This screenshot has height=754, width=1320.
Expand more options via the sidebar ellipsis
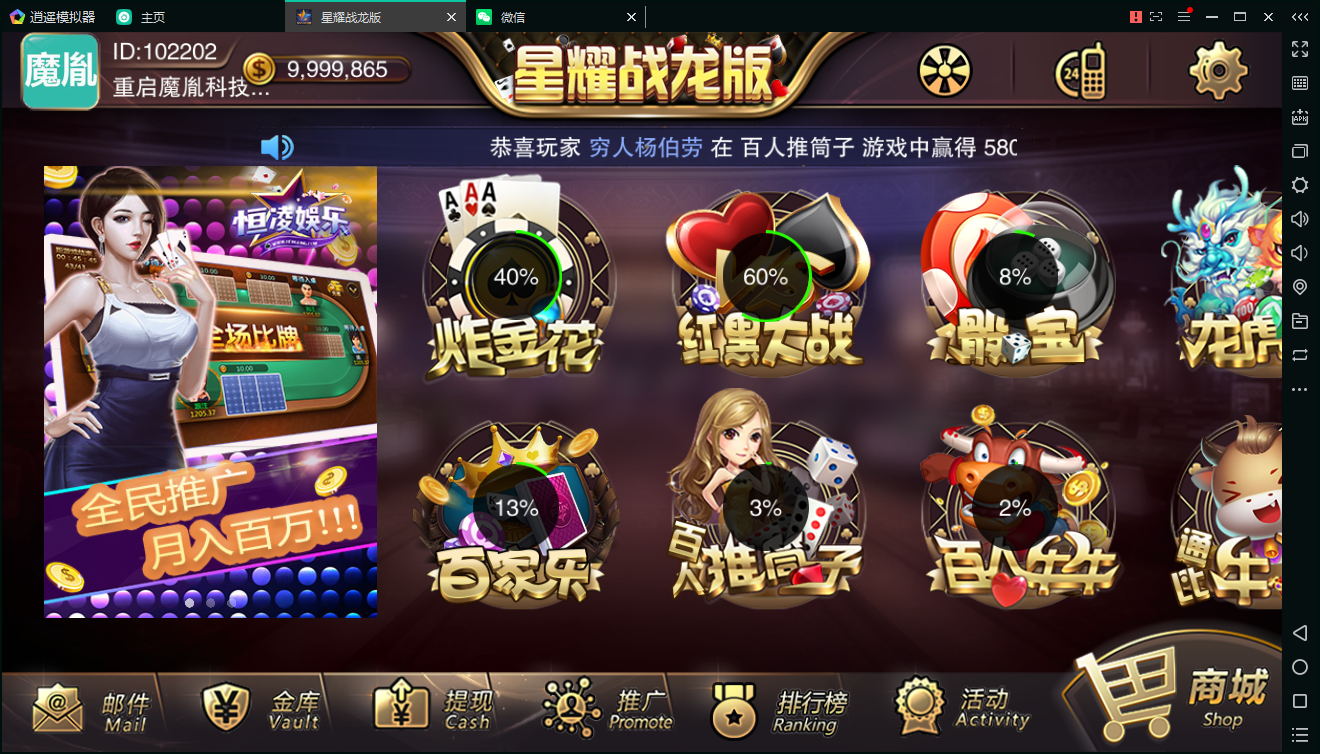coord(1301,390)
